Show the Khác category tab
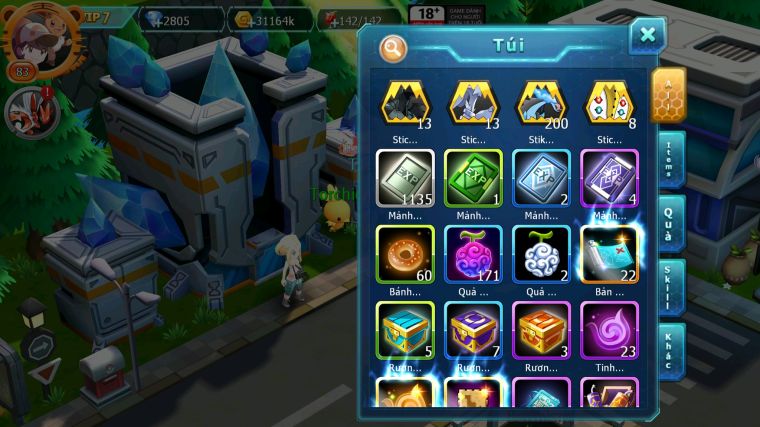The image size is (760, 427). (671, 350)
